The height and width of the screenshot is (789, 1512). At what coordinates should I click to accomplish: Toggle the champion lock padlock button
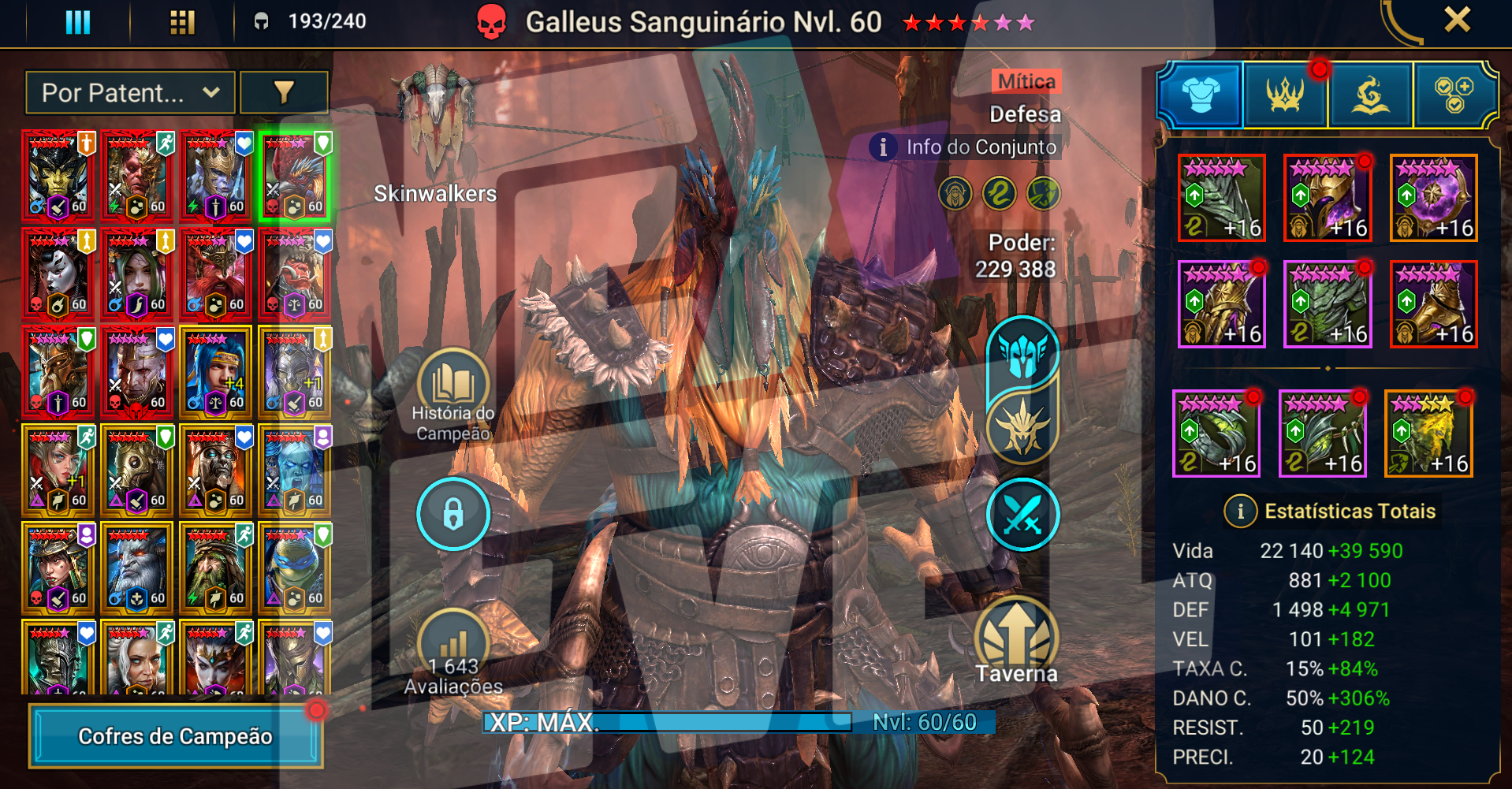click(x=453, y=514)
